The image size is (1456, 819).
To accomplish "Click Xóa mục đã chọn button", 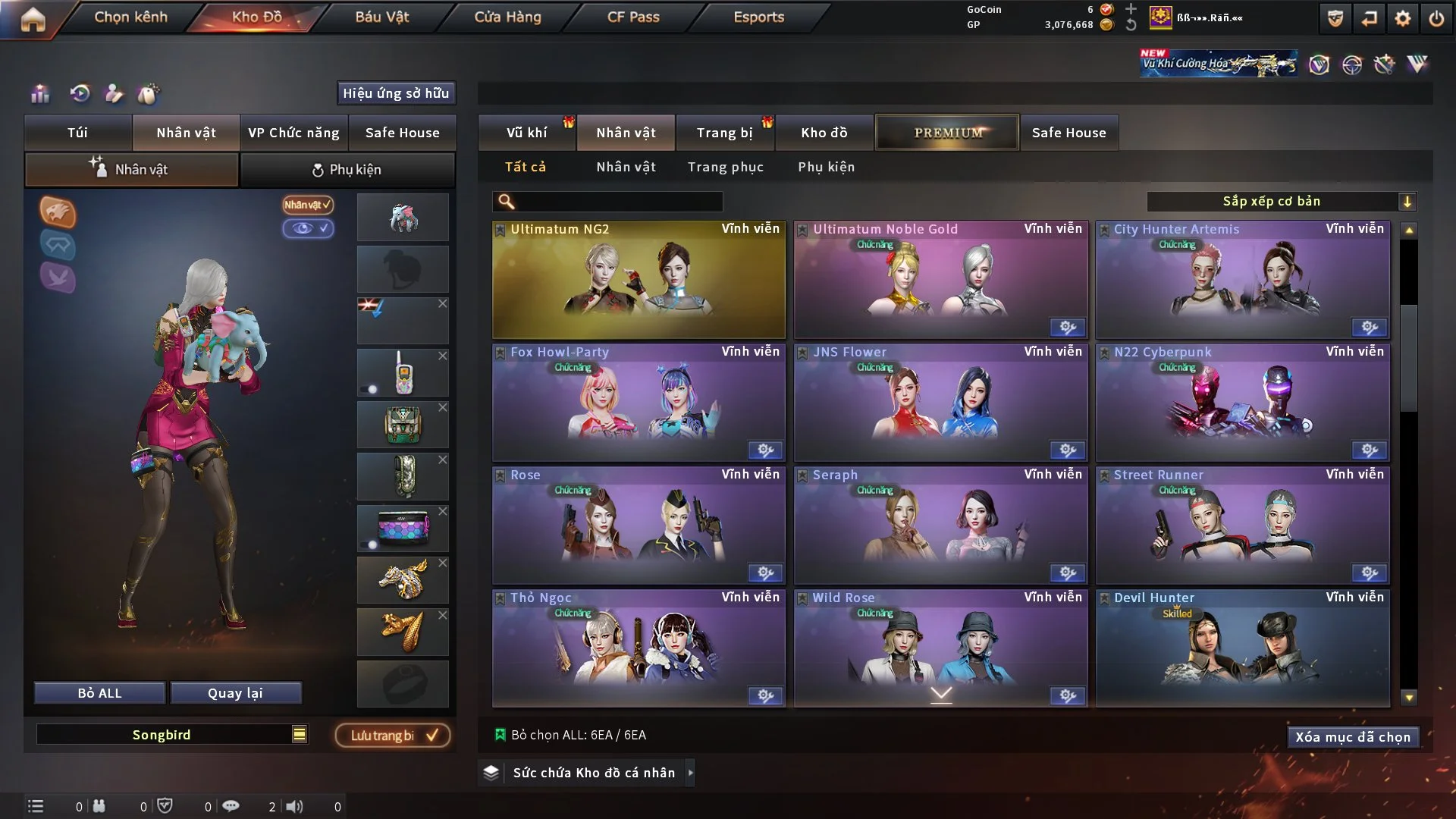I will click(x=1353, y=737).
